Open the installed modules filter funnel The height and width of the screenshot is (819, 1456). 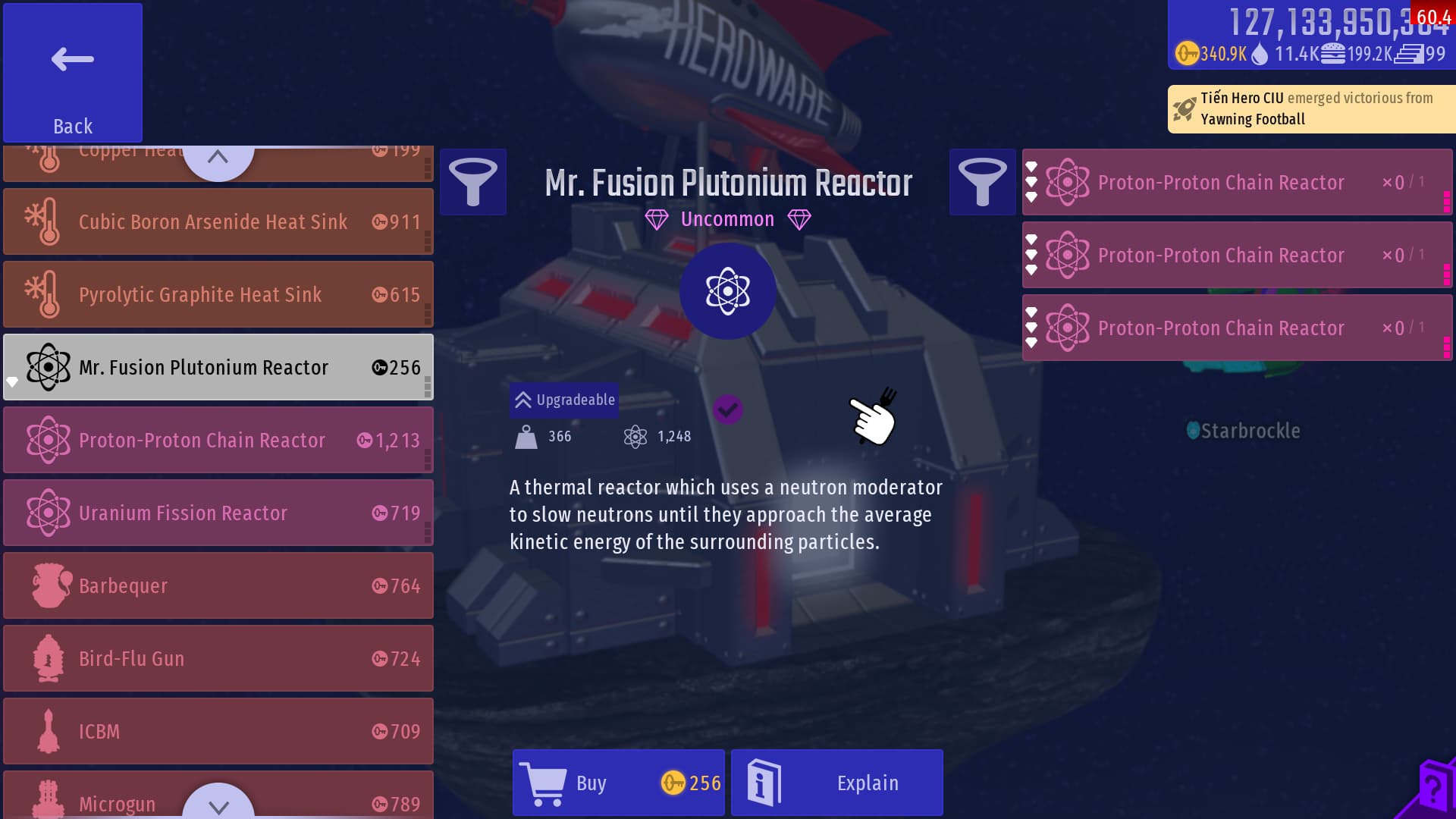tap(982, 182)
